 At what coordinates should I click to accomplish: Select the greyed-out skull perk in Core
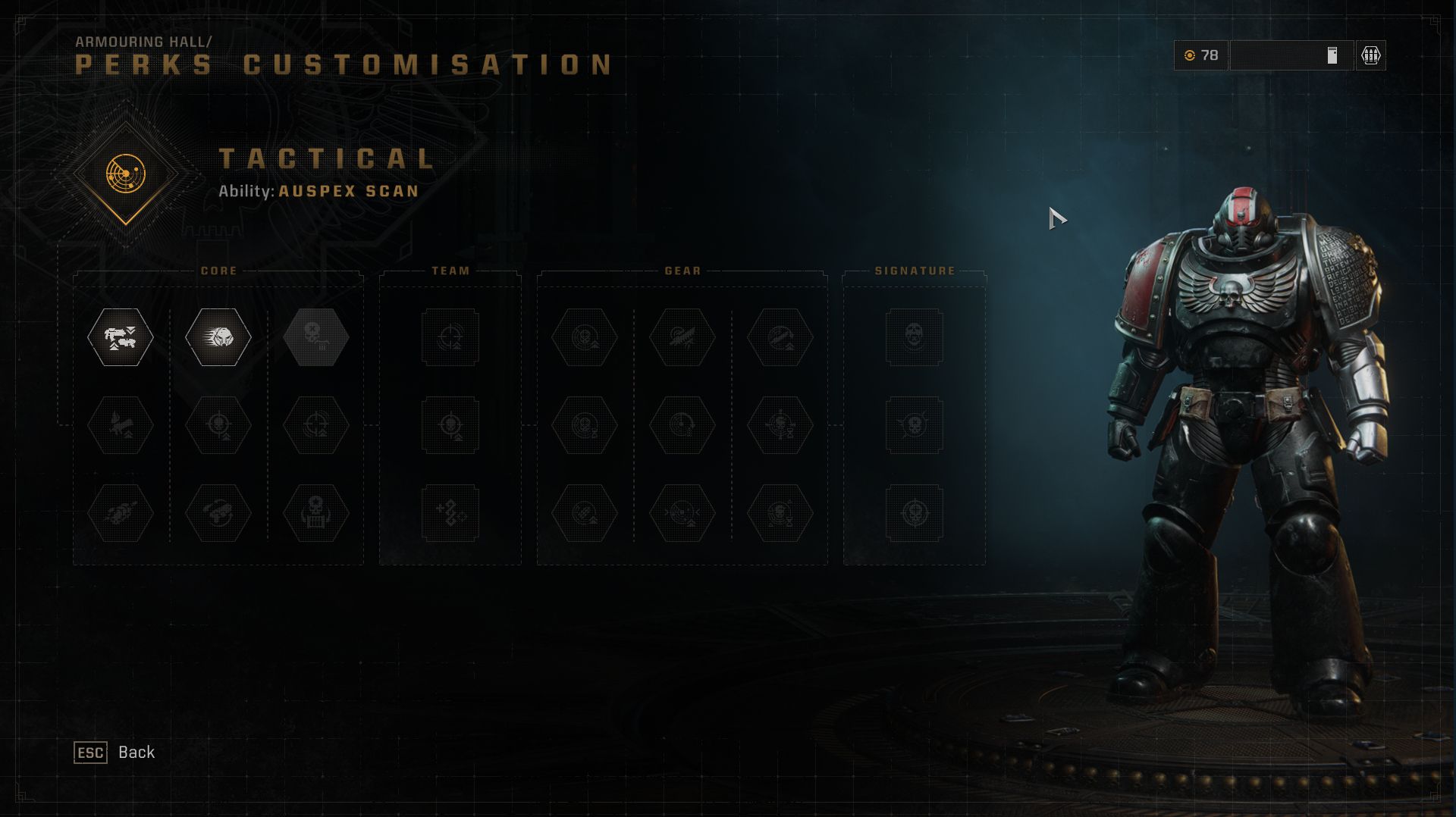pyautogui.click(x=315, y=339)
